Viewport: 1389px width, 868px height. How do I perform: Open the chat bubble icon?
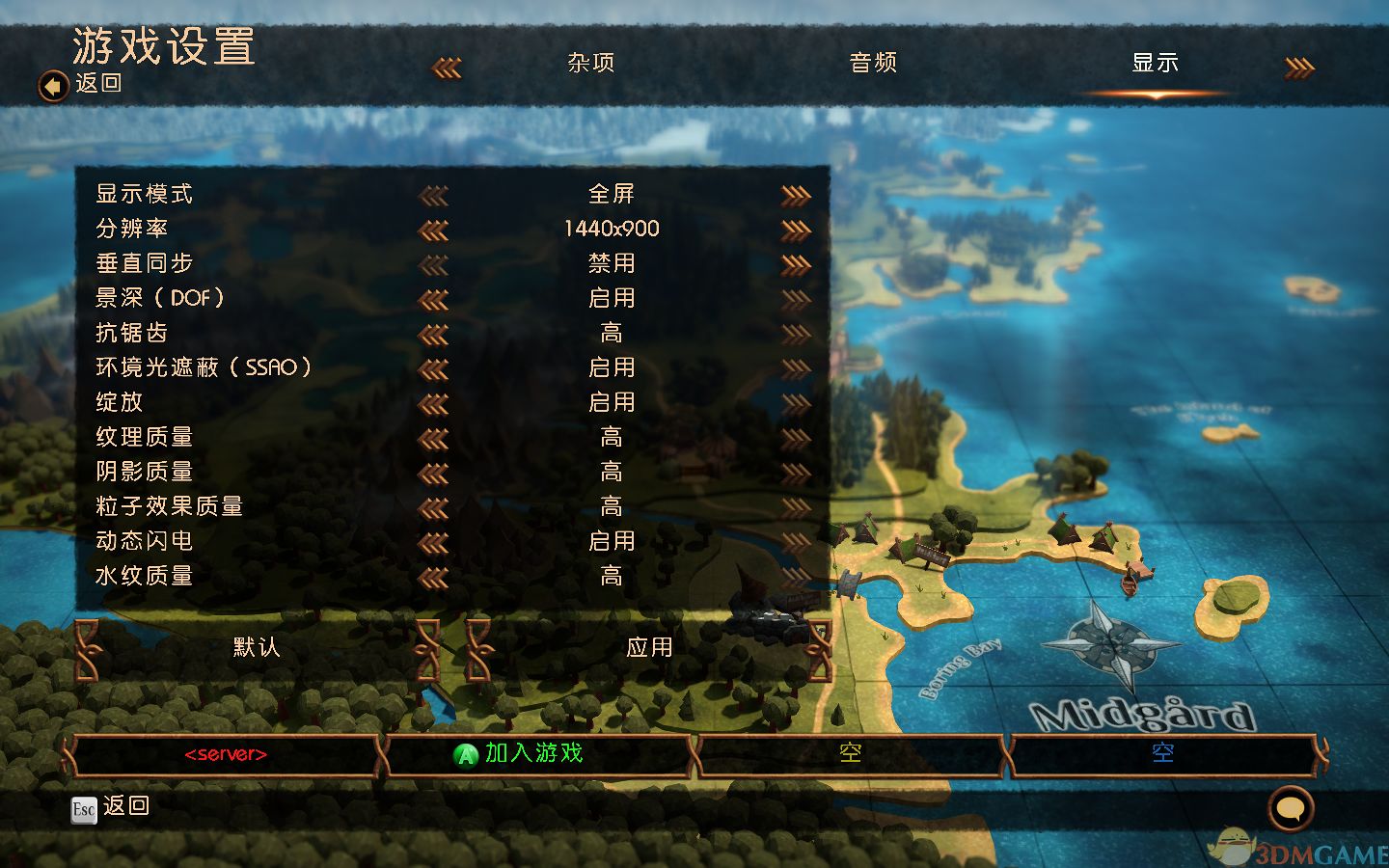click(1291, 808)
